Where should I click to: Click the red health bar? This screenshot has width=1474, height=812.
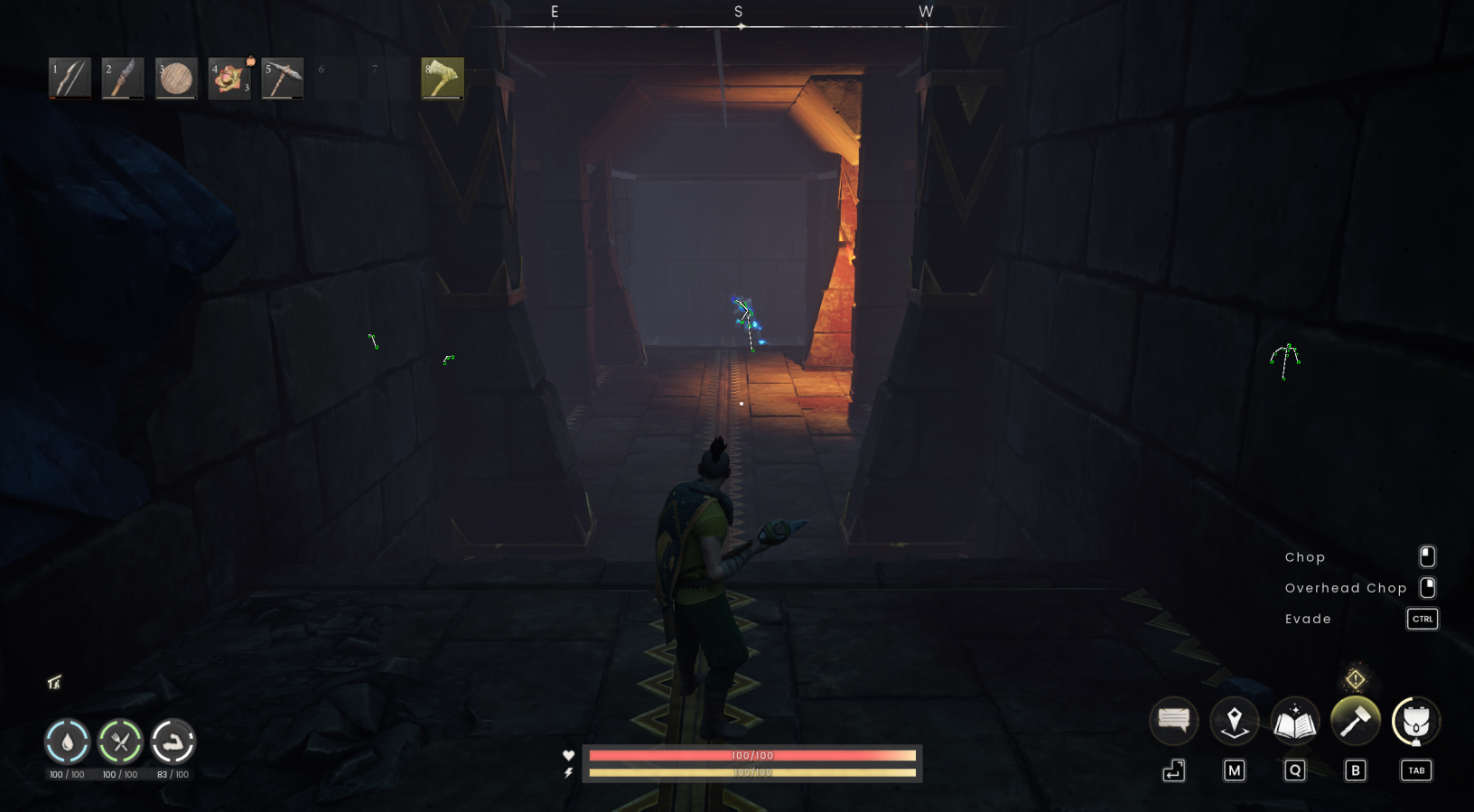tap(753, 755)
